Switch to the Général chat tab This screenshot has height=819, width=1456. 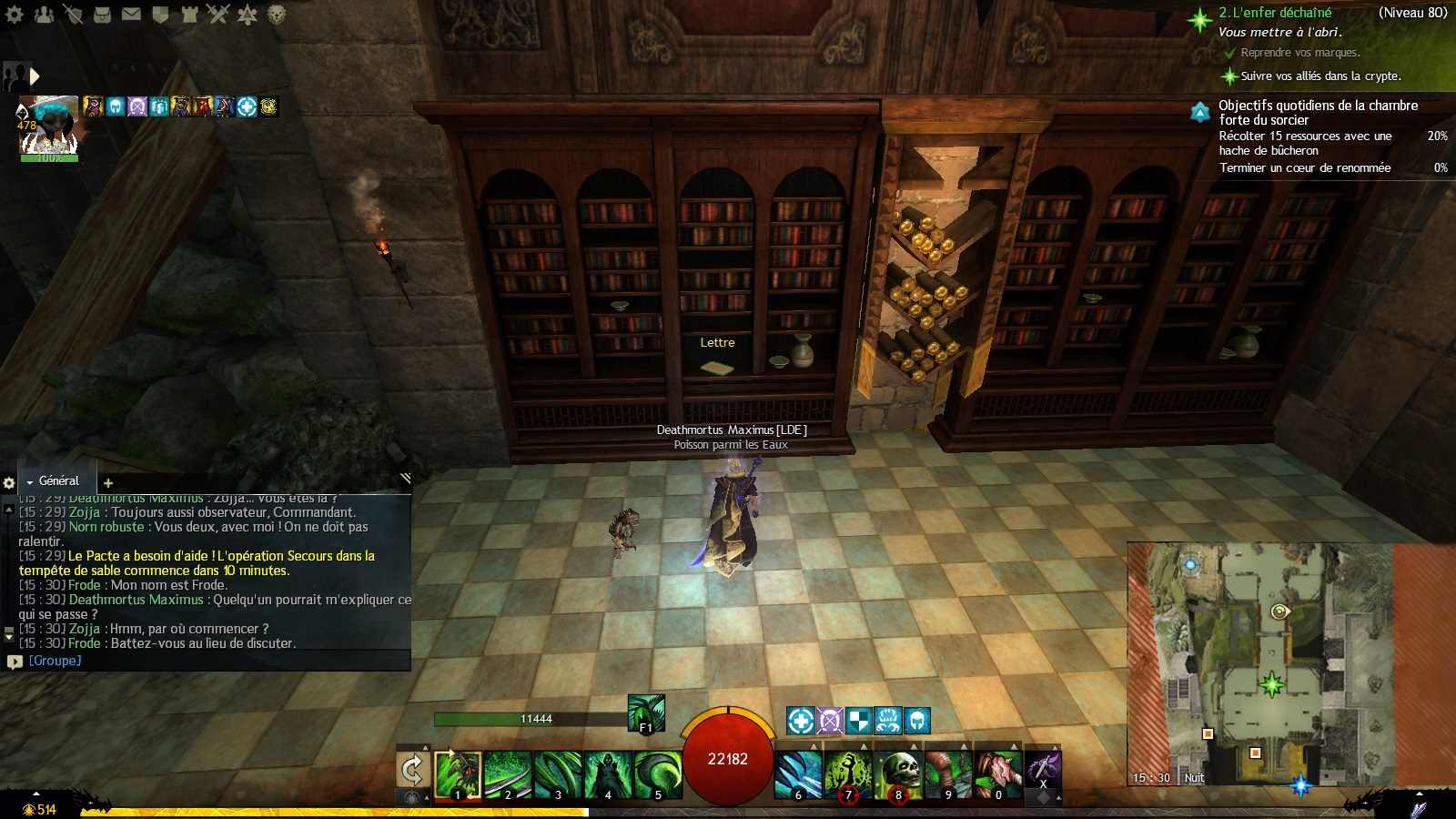coord(58,480)
